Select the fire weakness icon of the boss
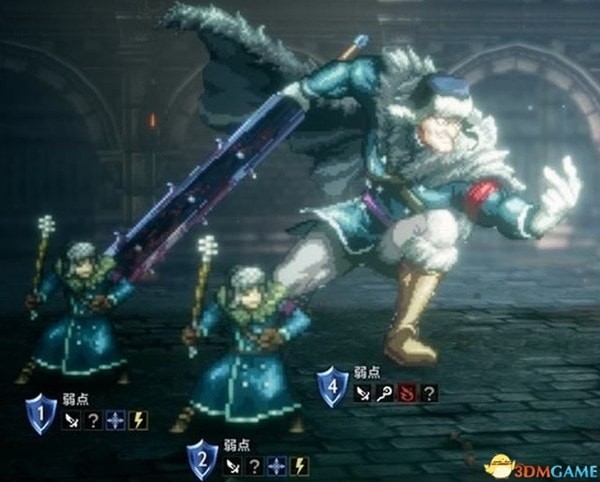Viewport: 600px width, 482px height. 409,394
